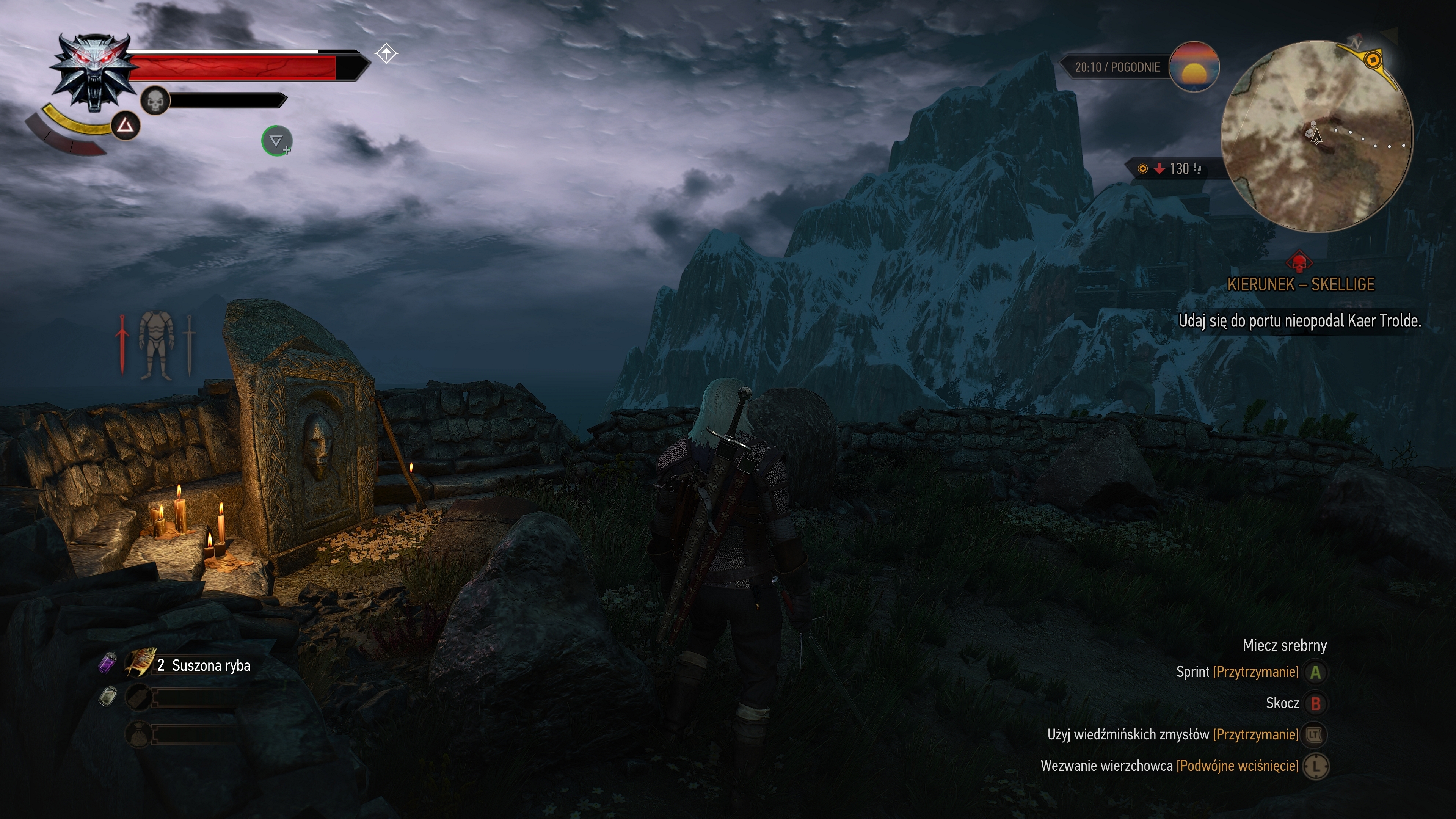Select the purple potion slot
Image resolution: width=1456 pixels, height=819 pixels.
coord(107,662)
